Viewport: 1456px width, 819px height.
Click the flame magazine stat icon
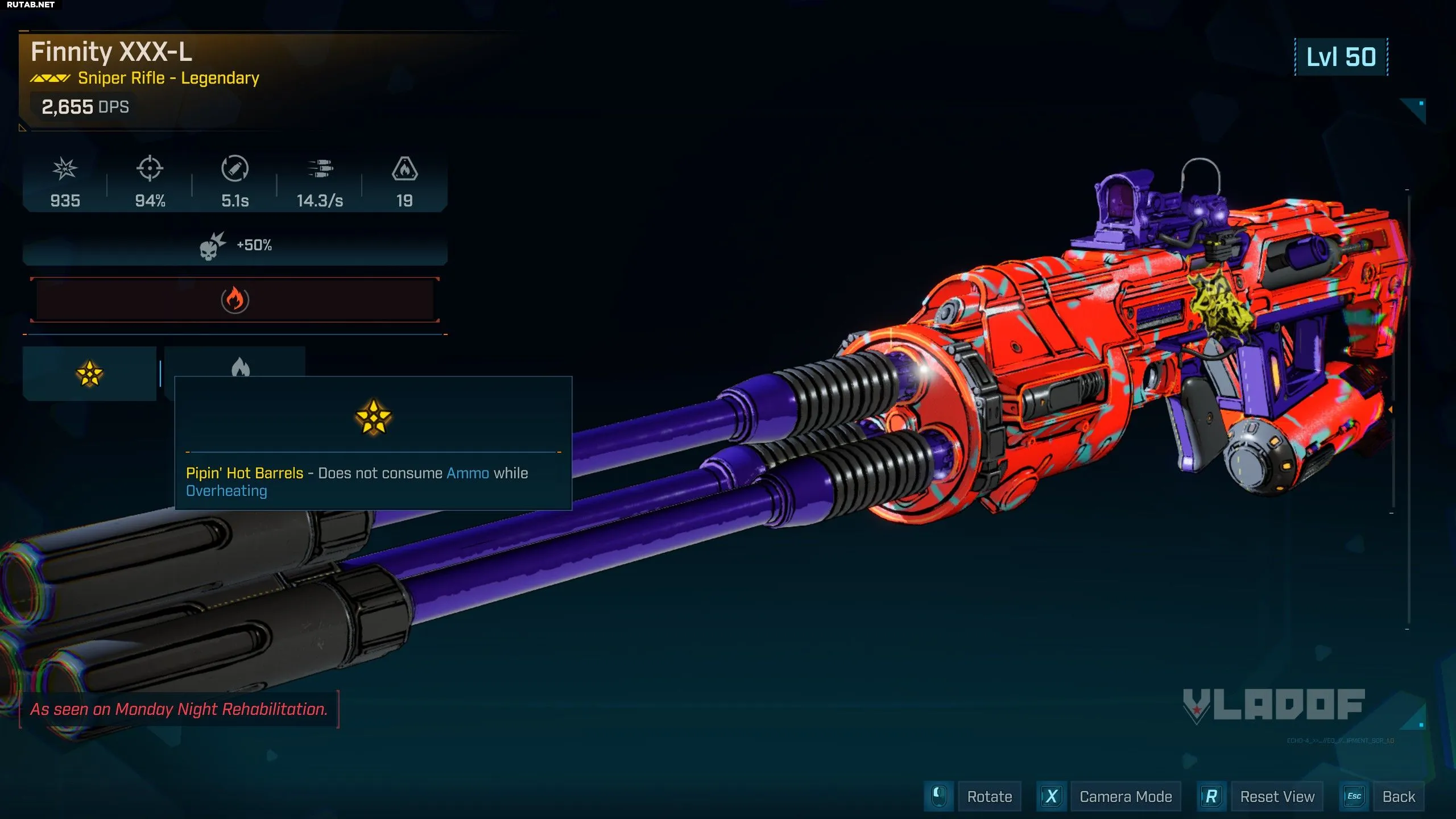[x=404, y=169]
